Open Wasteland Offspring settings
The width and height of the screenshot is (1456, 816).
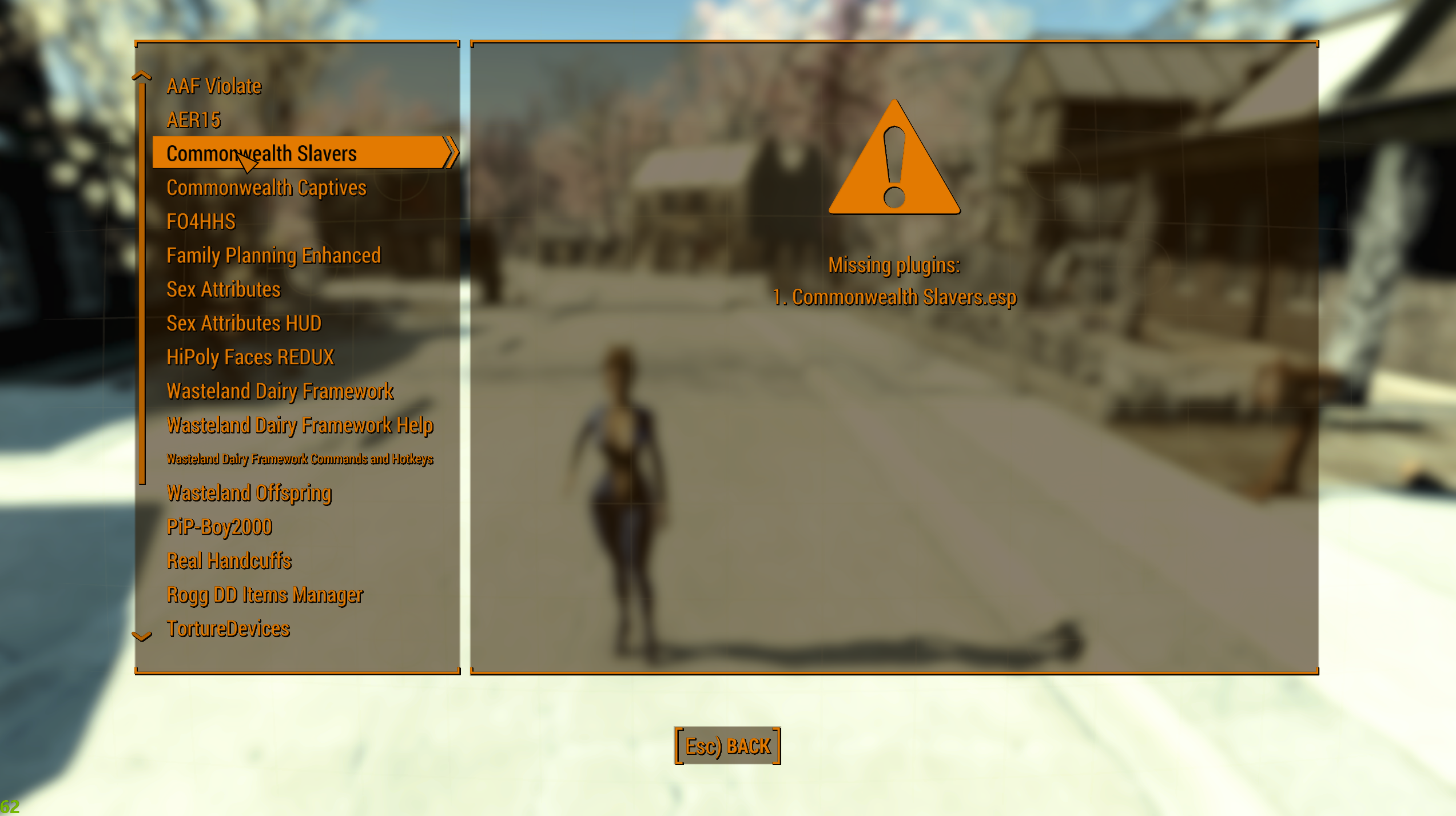point(249,492)
